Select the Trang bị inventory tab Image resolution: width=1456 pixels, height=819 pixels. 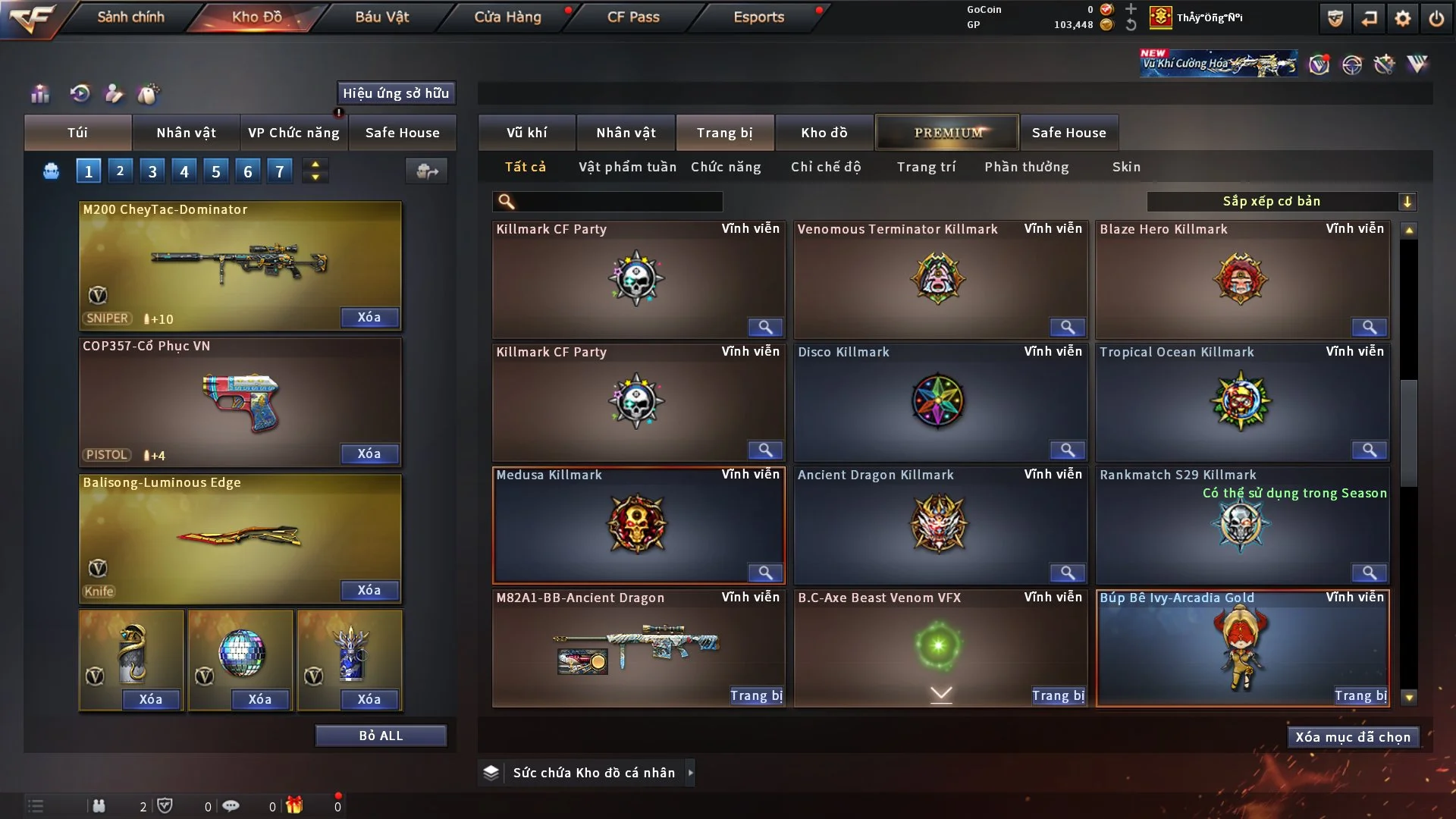724,133
